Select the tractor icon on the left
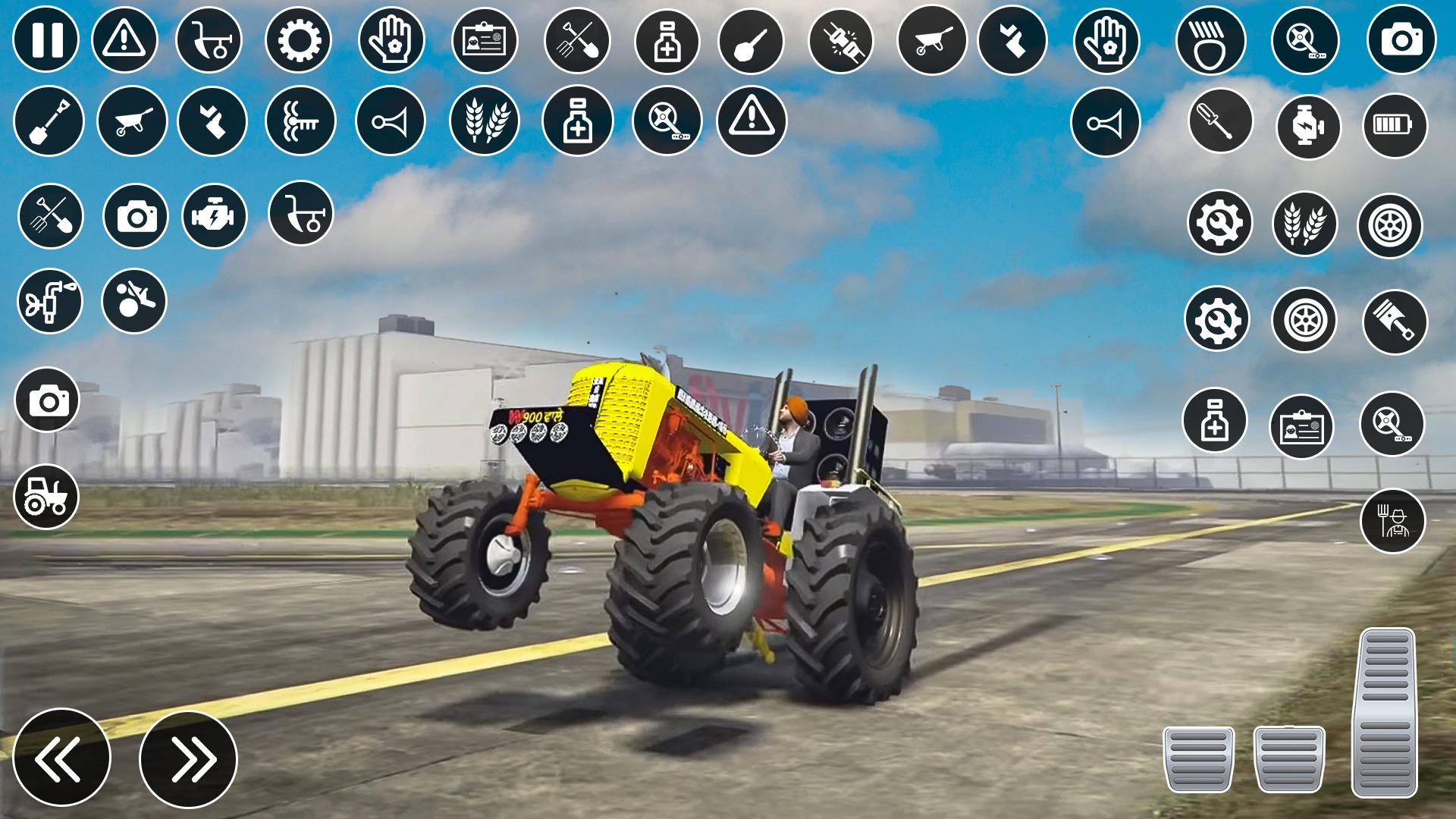Image resolution: width=1456 pixels, height=819 pixels. [47, 497]
